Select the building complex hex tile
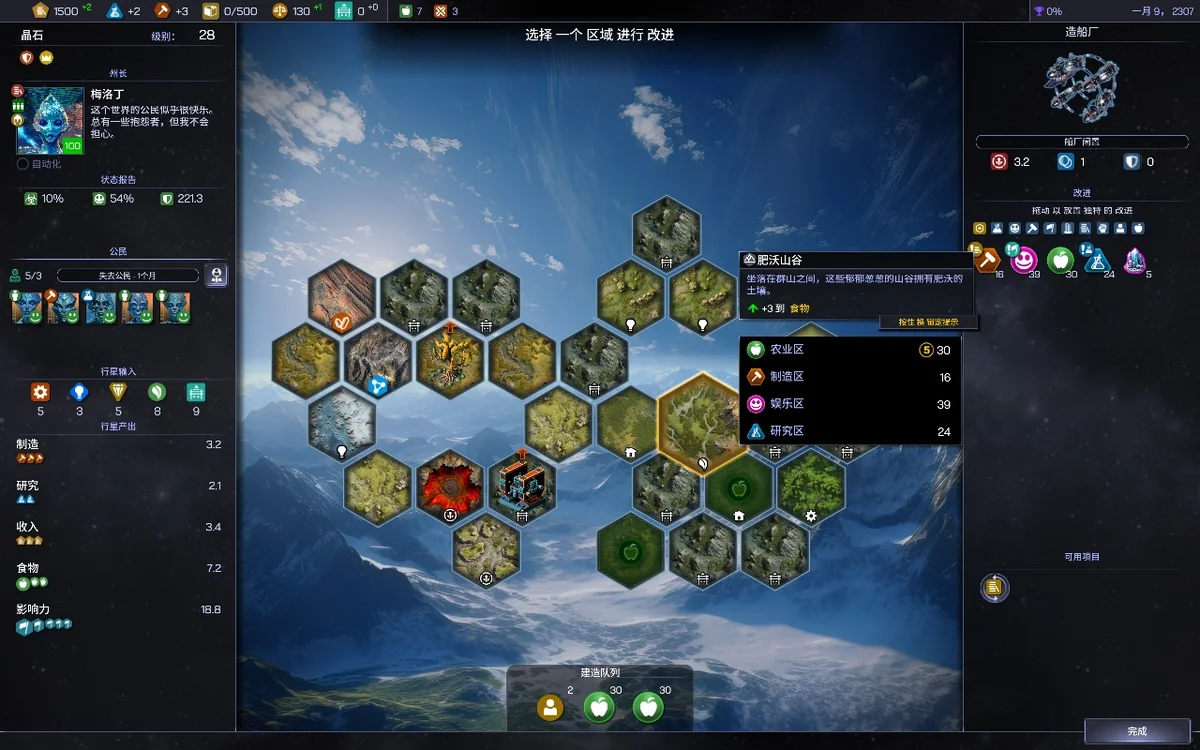1200x750 pixels. 521,485
